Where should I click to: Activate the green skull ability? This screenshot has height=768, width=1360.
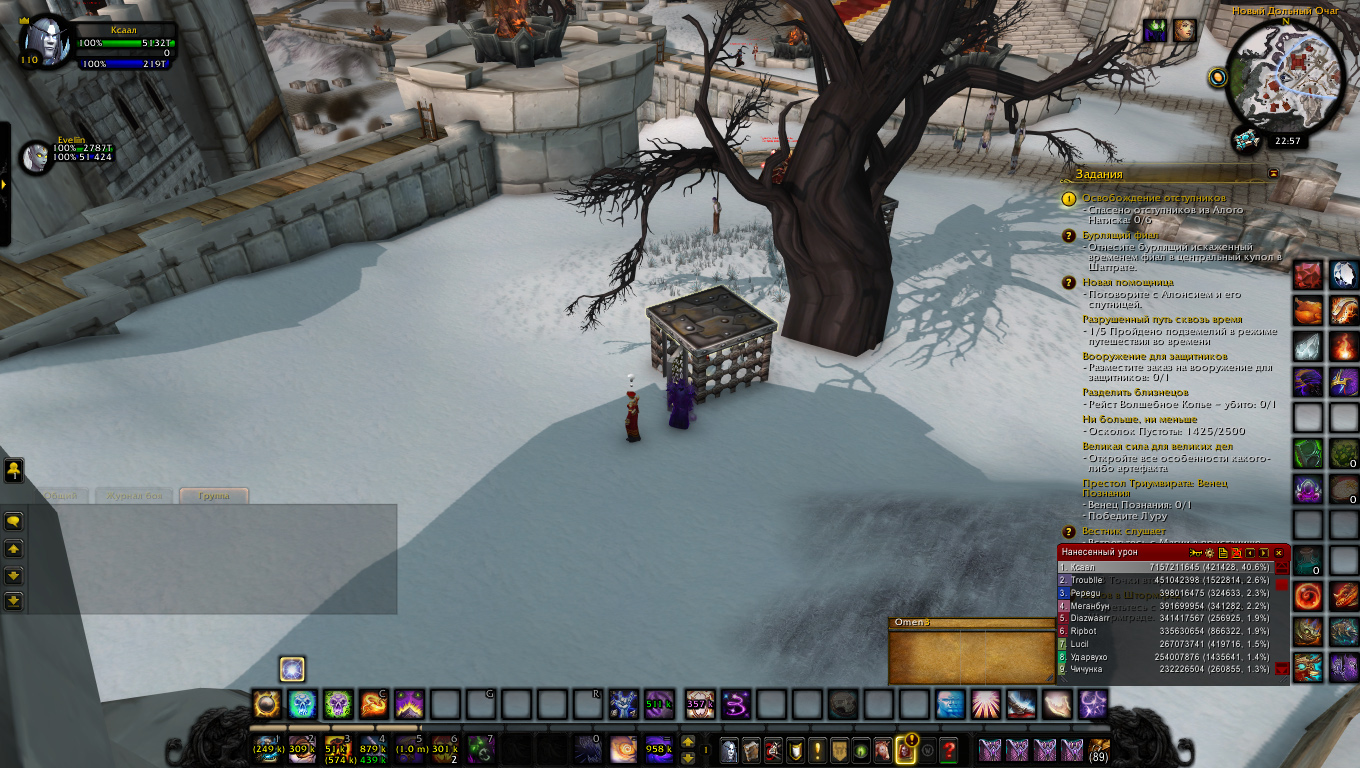338,704
